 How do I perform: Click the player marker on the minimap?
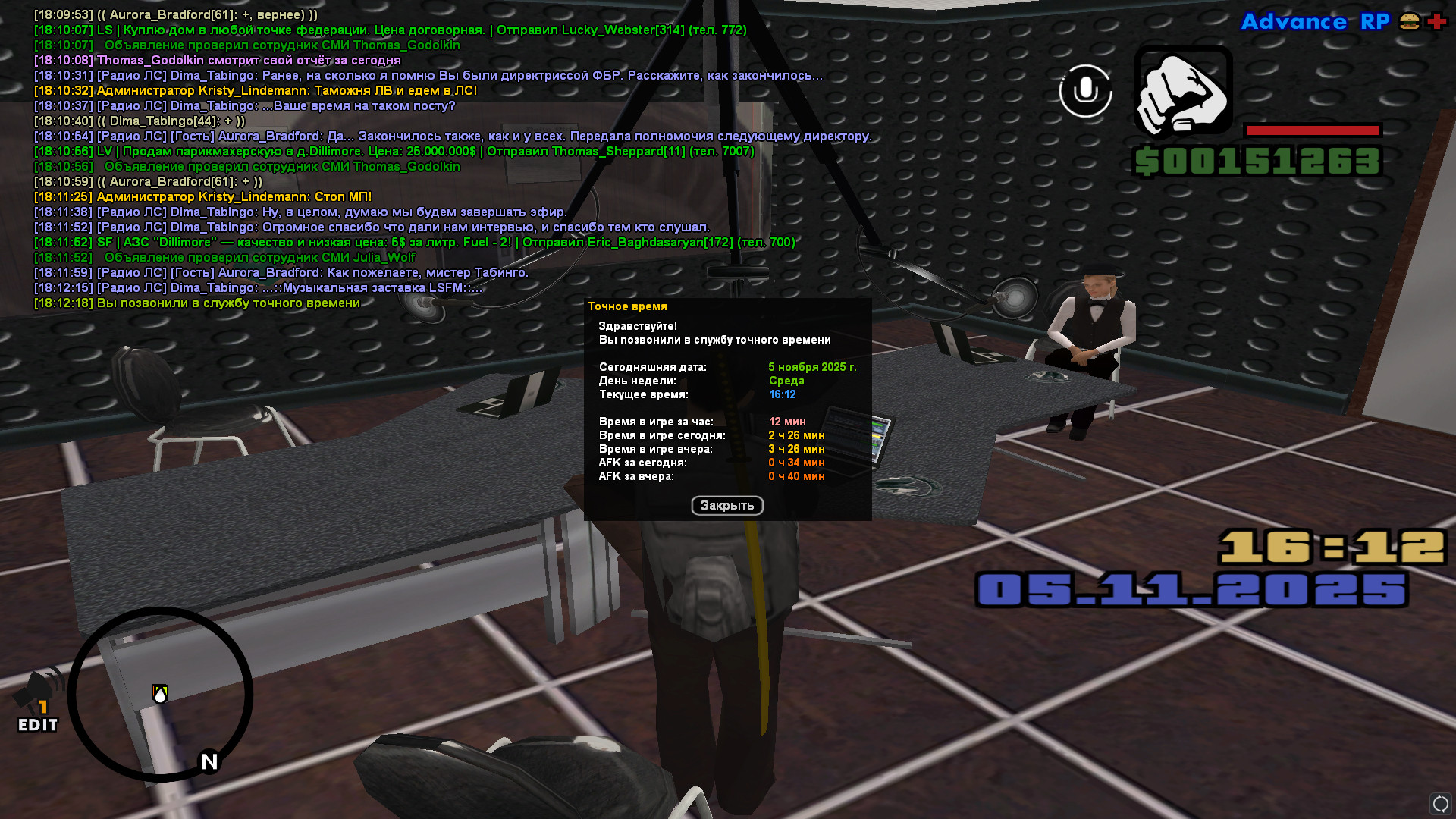click(159, 694)
